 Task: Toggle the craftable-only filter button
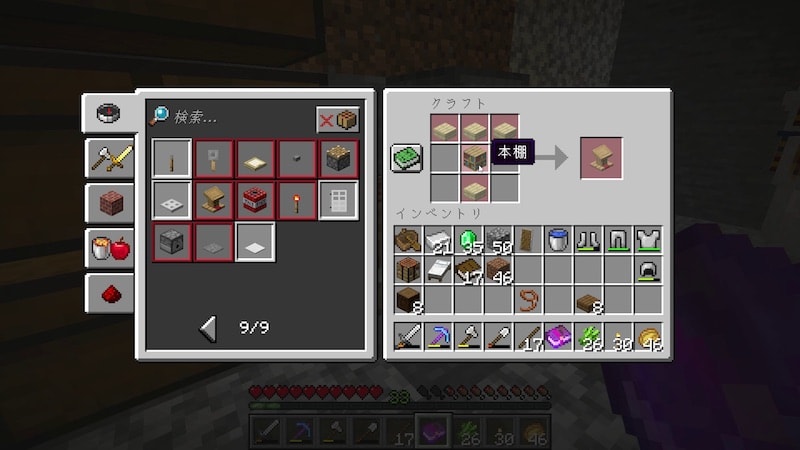click(x=337, y=120)
